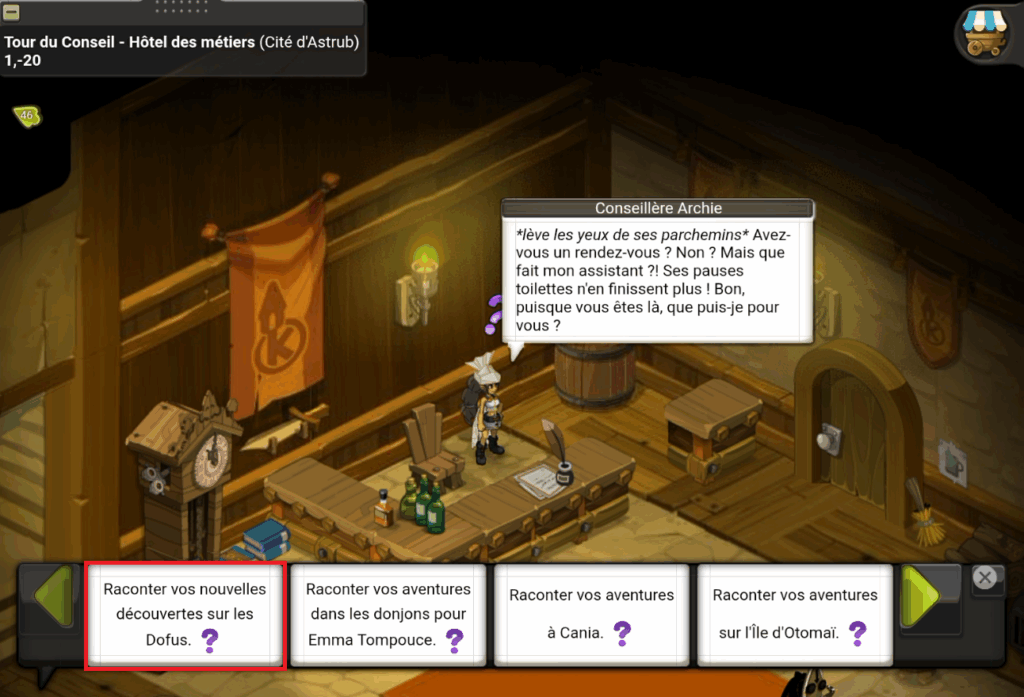Select the Emma Tompouce dungeons adventure reply
This screenshot has height=697, width=1024.
388,614
